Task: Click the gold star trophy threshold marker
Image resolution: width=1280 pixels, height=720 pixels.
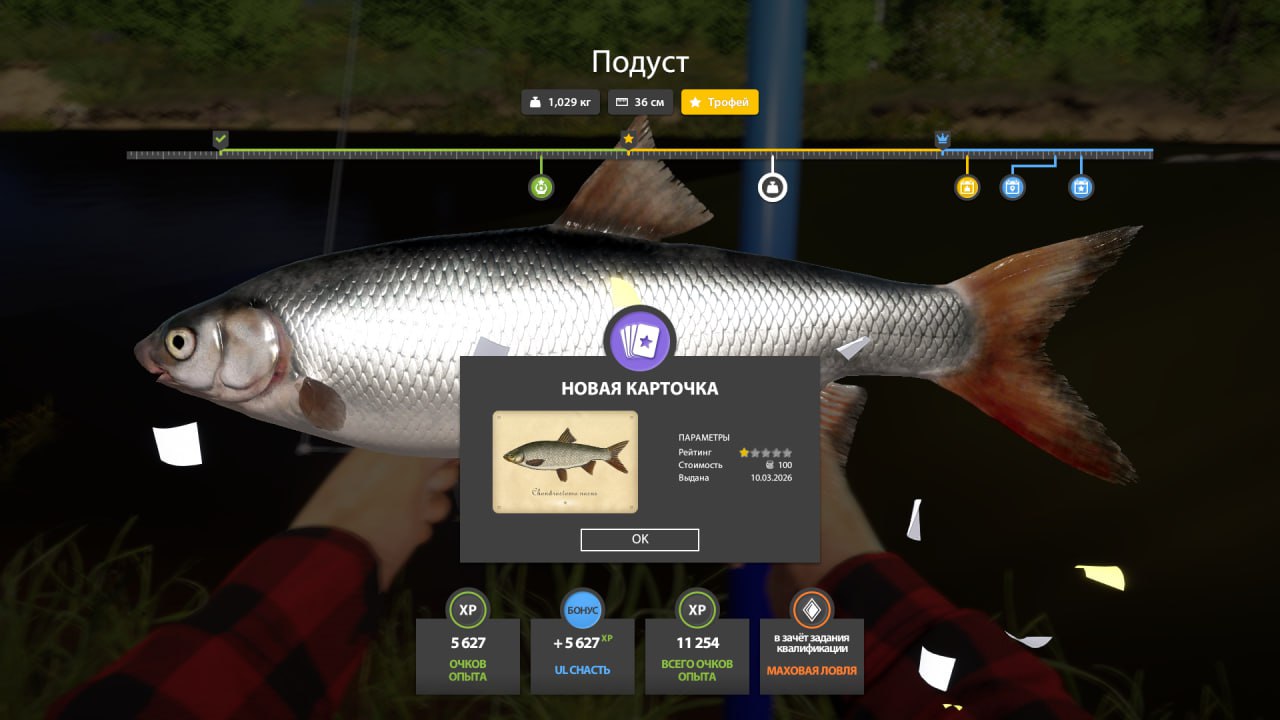Action: click(628, 139)
